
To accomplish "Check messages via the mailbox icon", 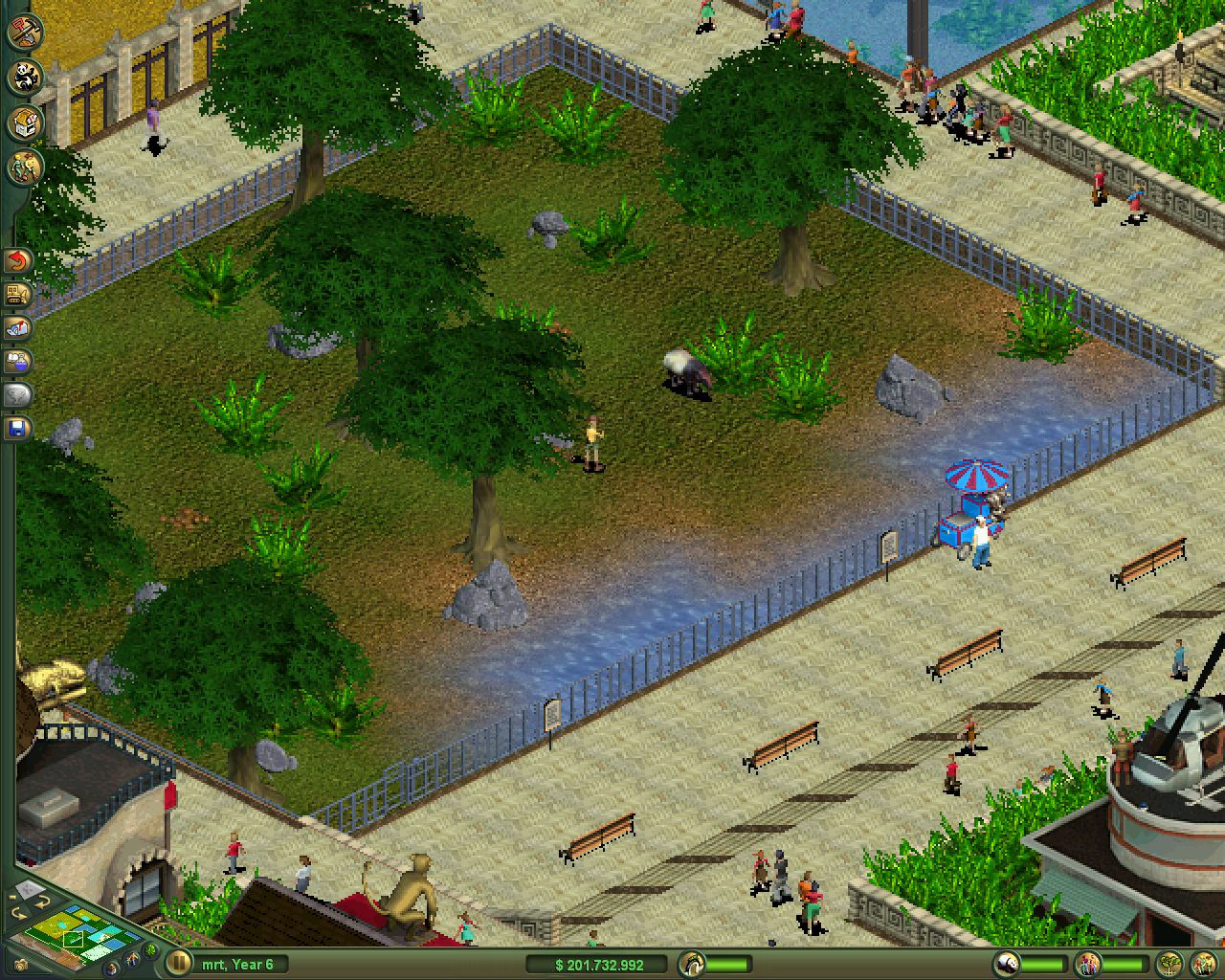I will 15,328.
